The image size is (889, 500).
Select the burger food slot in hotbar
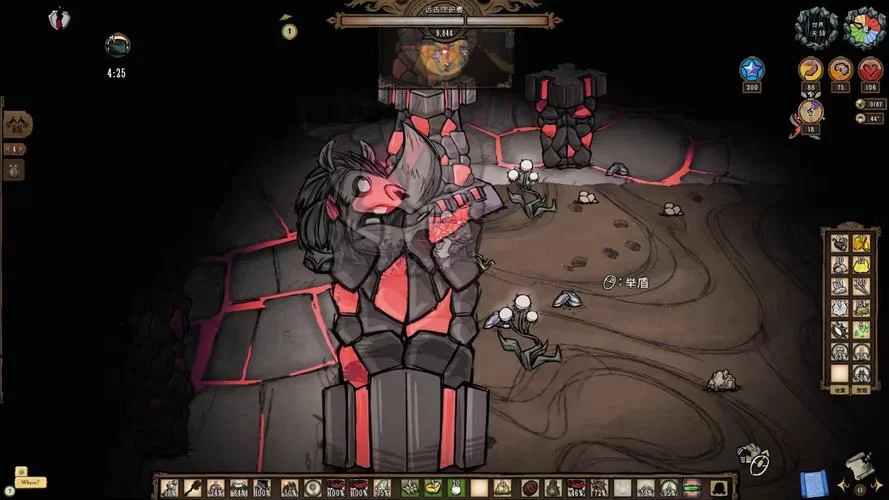691,488
